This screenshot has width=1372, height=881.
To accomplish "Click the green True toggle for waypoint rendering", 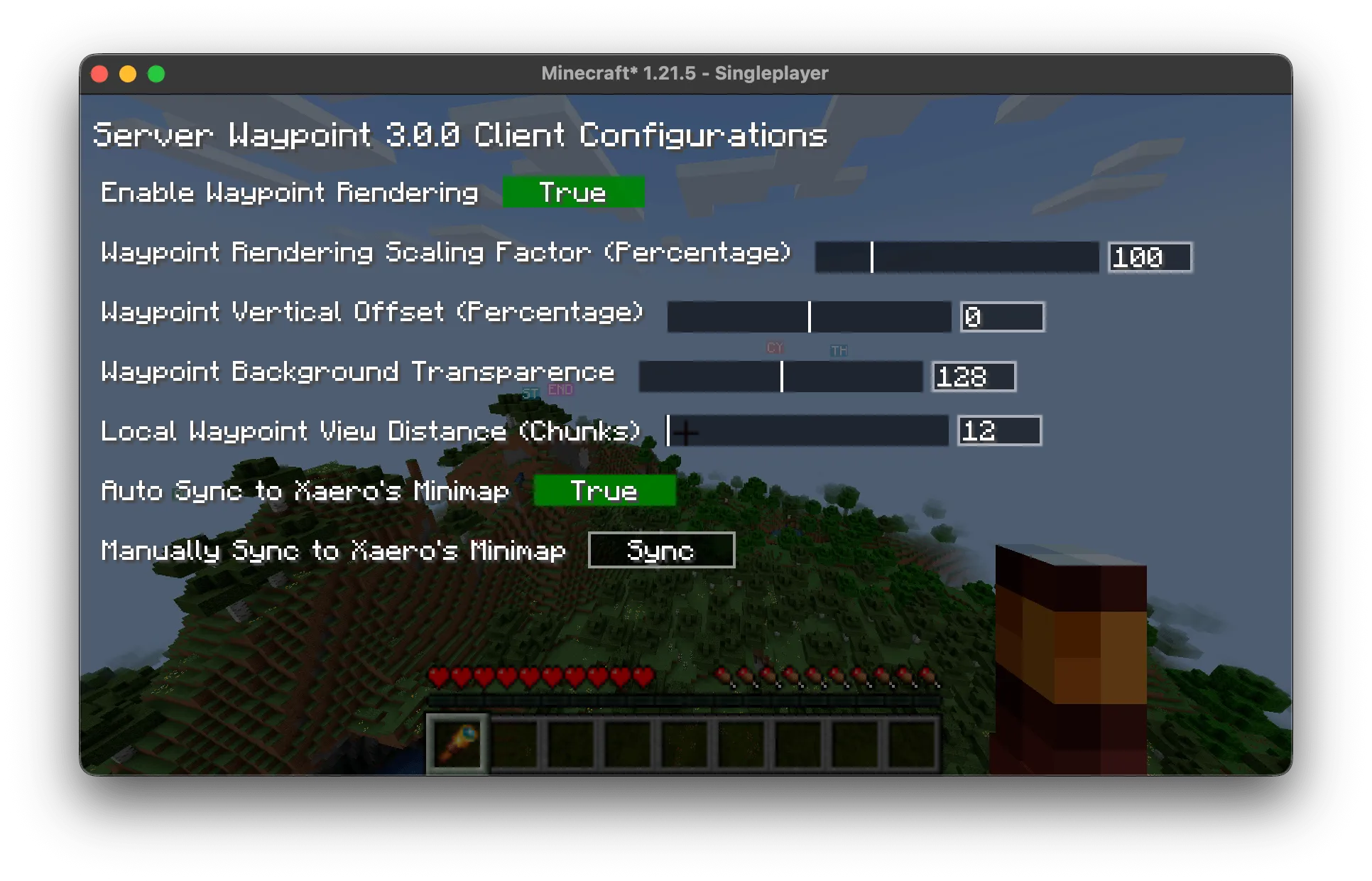I will click(x=574, y=192).
